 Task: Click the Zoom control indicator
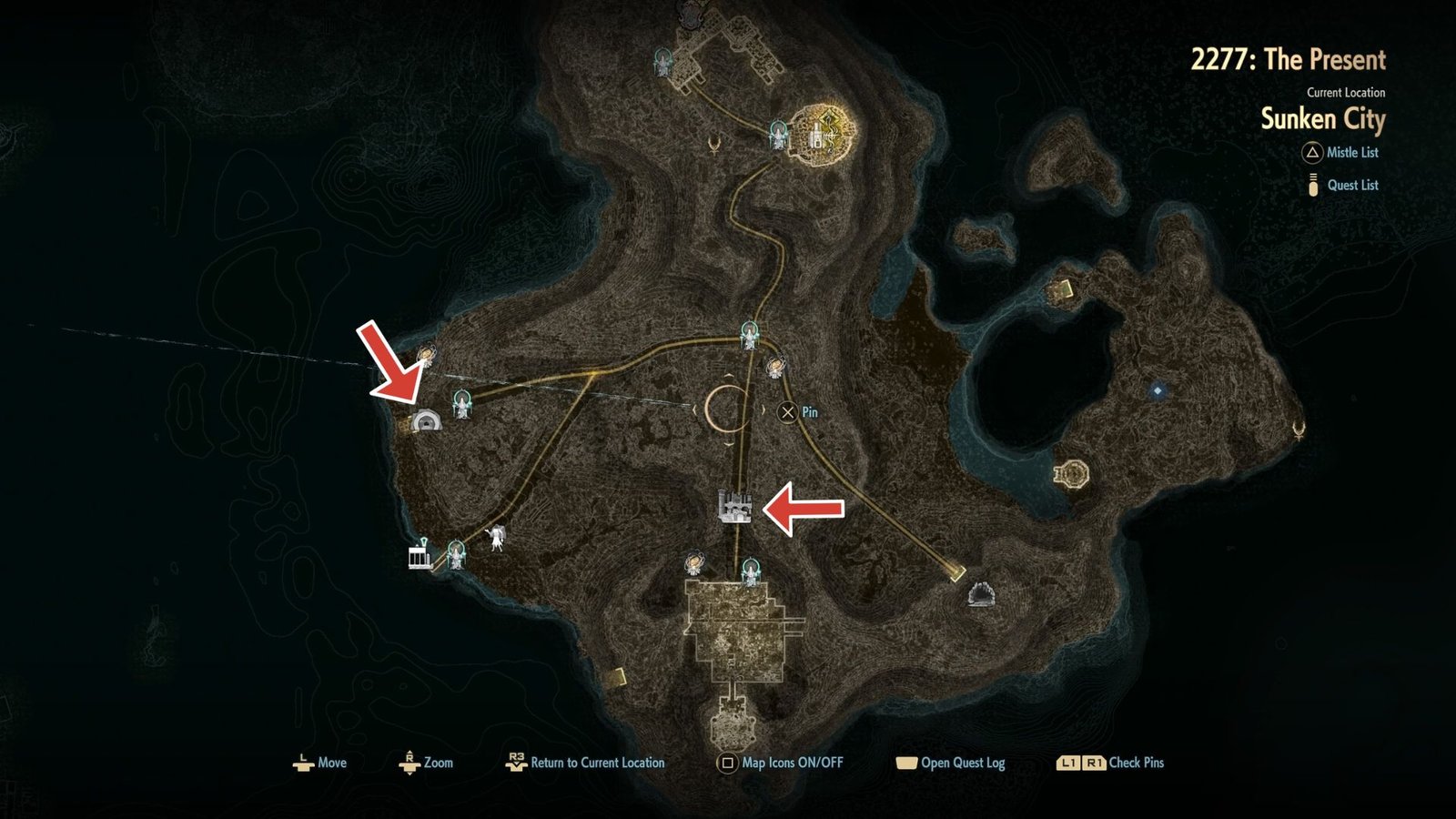[409, 763]
